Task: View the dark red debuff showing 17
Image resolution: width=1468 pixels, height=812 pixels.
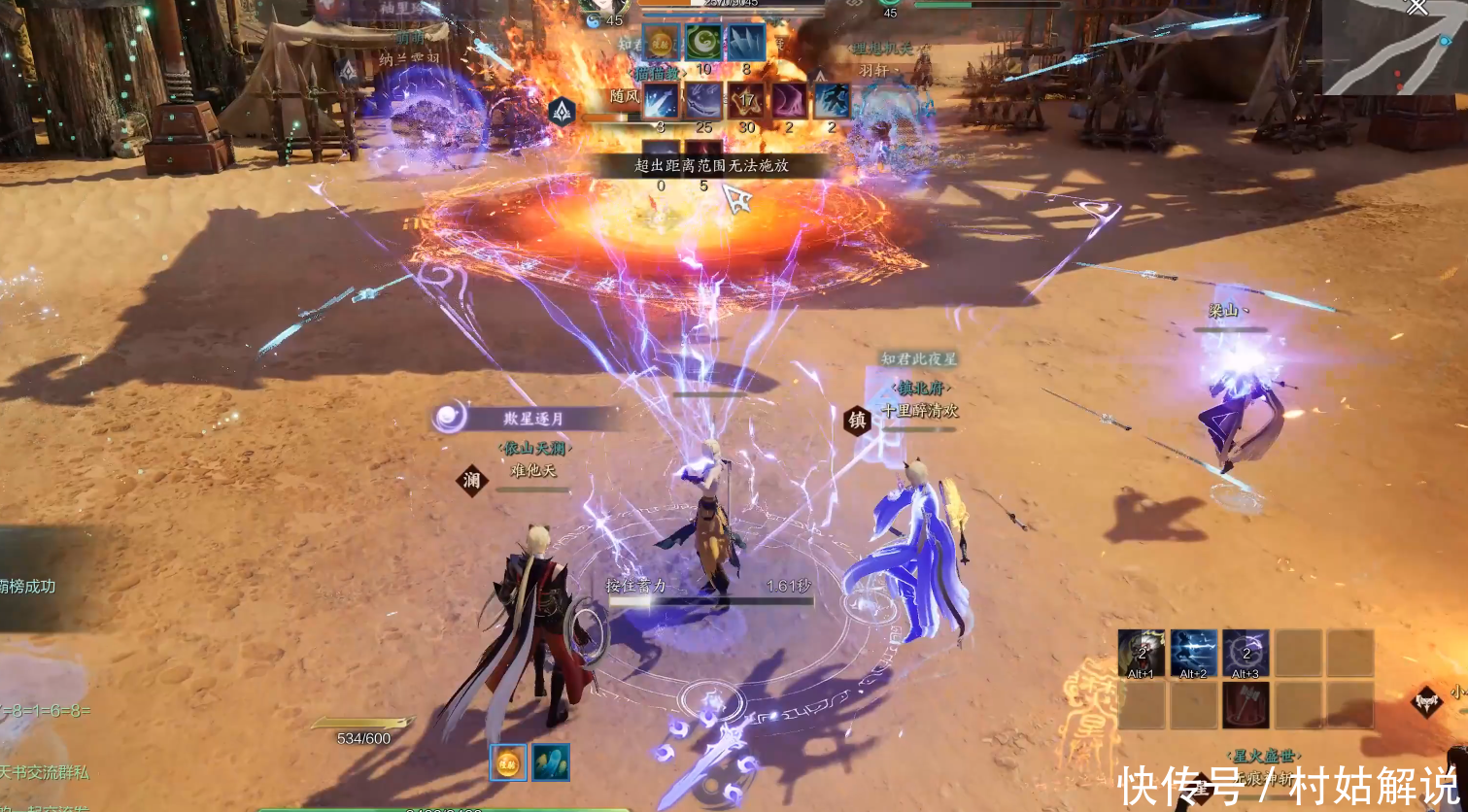Action: (x=746, y=101)
